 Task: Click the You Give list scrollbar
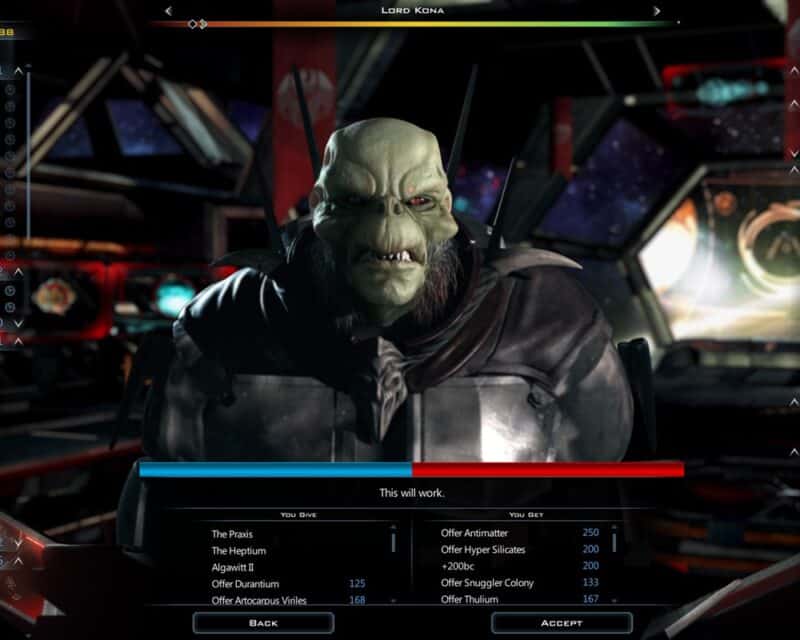click(393, 542)
